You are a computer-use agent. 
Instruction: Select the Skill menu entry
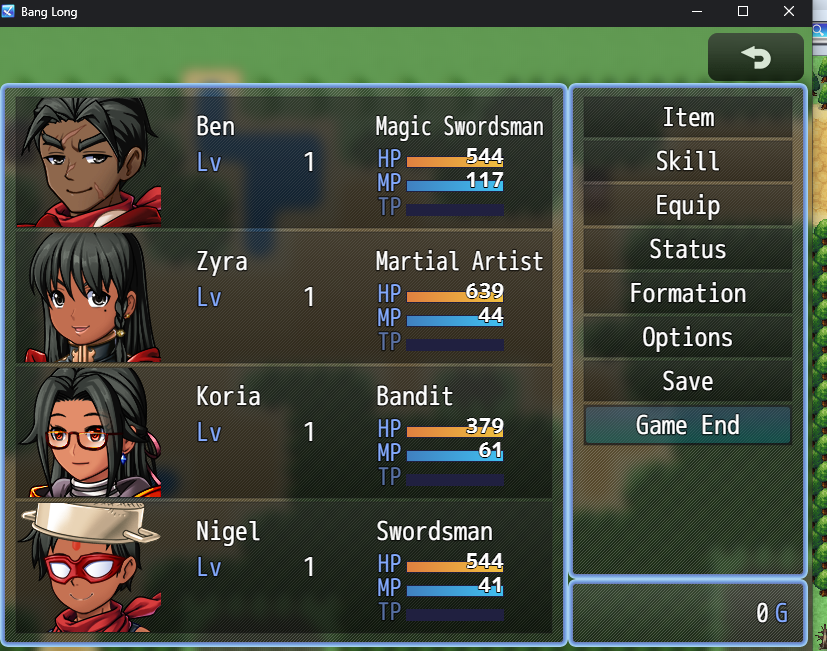click(688, 162)
